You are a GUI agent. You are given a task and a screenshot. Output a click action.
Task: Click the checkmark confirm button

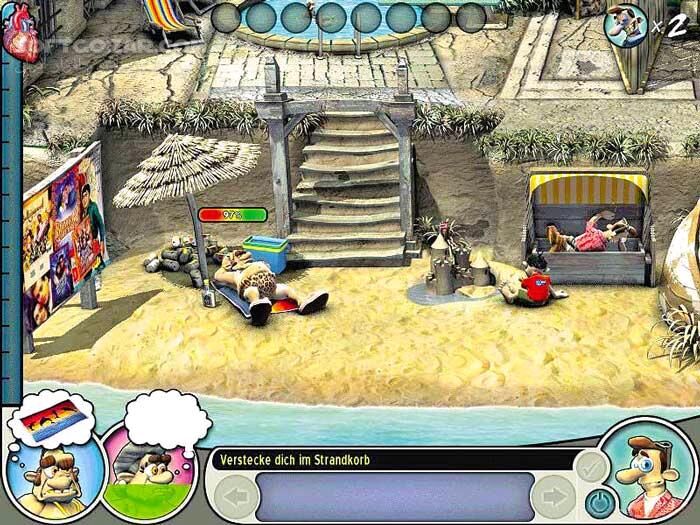pyautogui.click(x=592, y=466)
